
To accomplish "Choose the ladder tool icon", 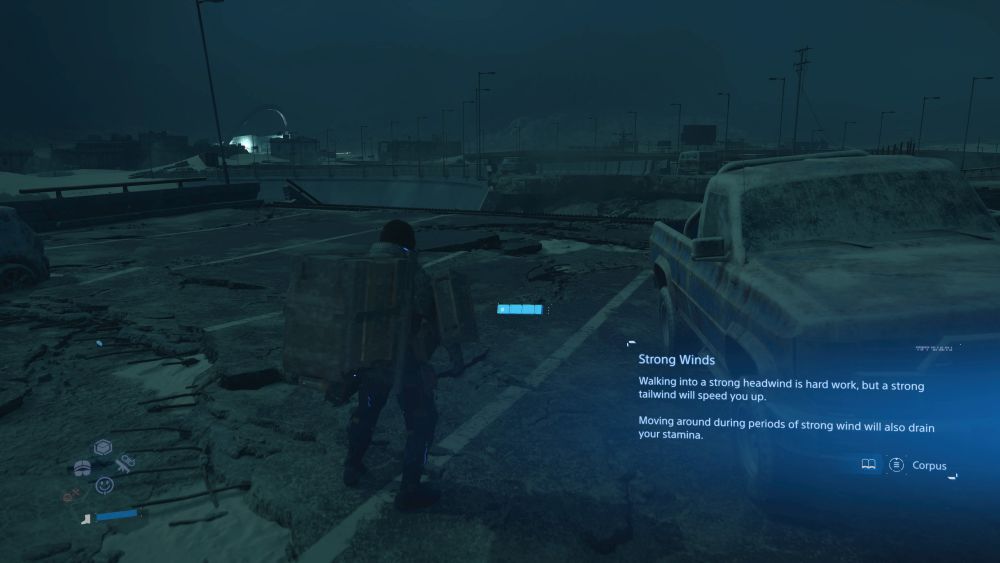I will [x=126, y=463].
